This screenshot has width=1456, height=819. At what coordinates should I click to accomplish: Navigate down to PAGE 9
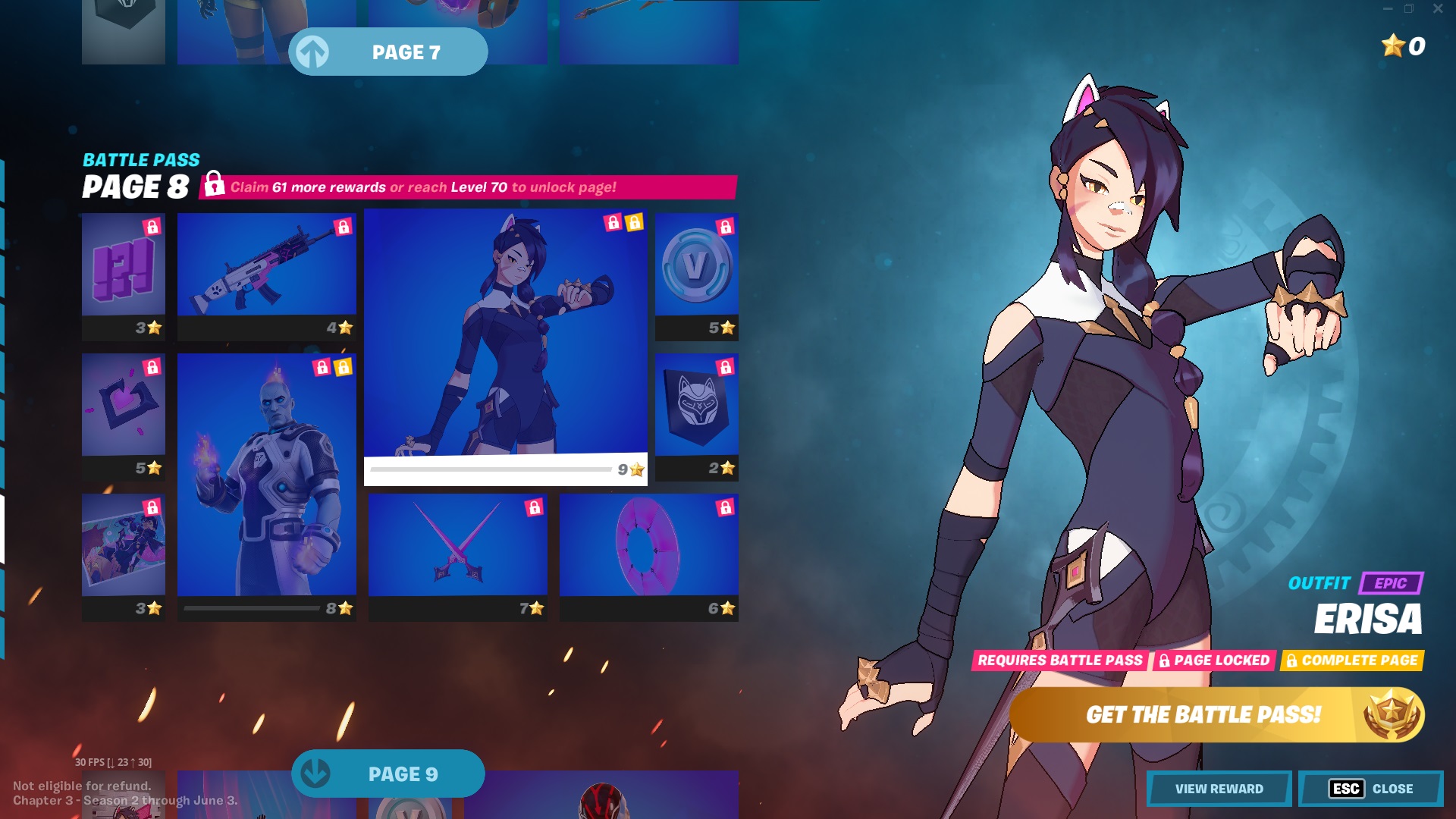[x=388, y=773]
